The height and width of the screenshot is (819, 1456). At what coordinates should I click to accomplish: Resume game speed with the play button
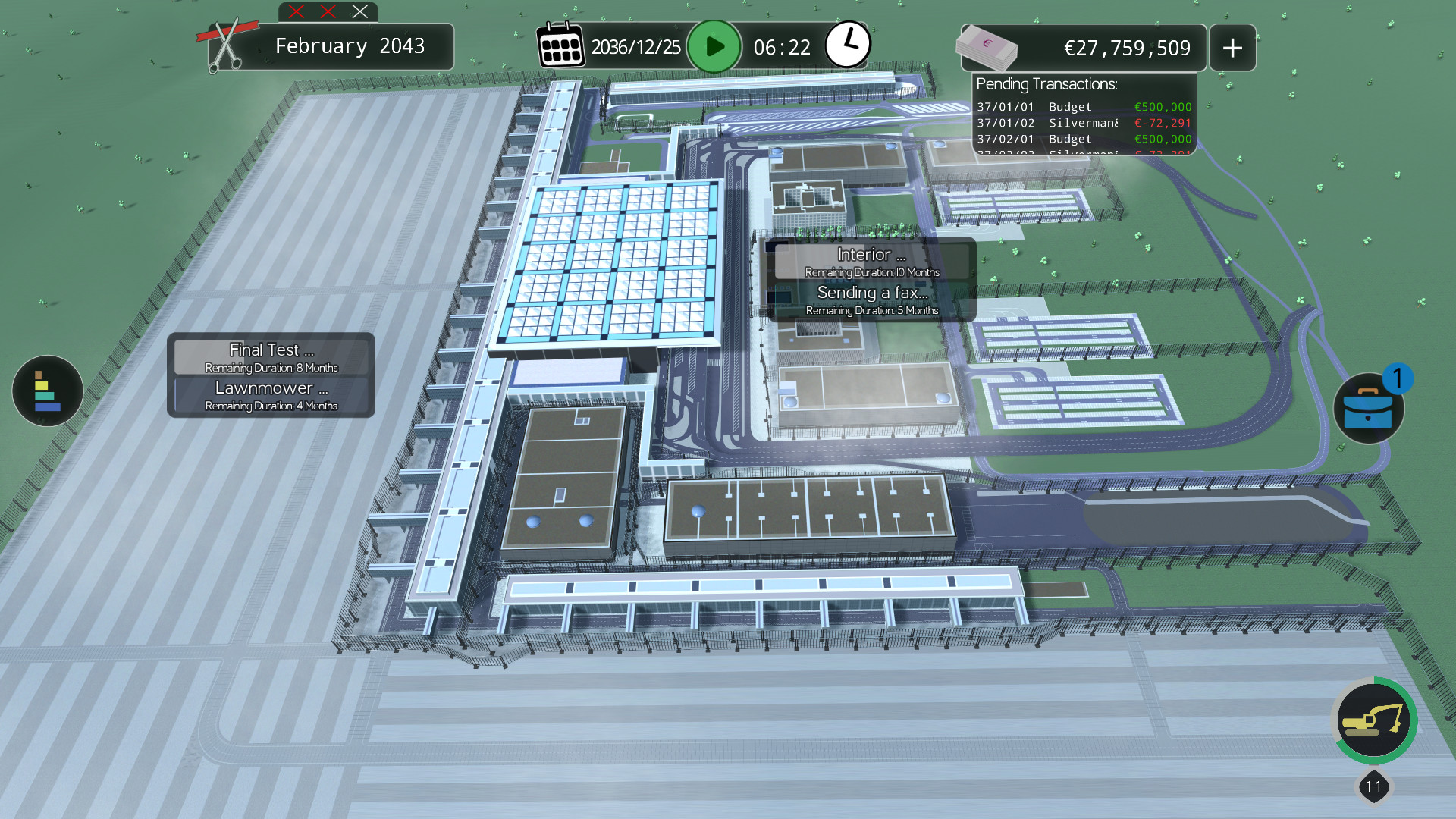pos(714,46)
